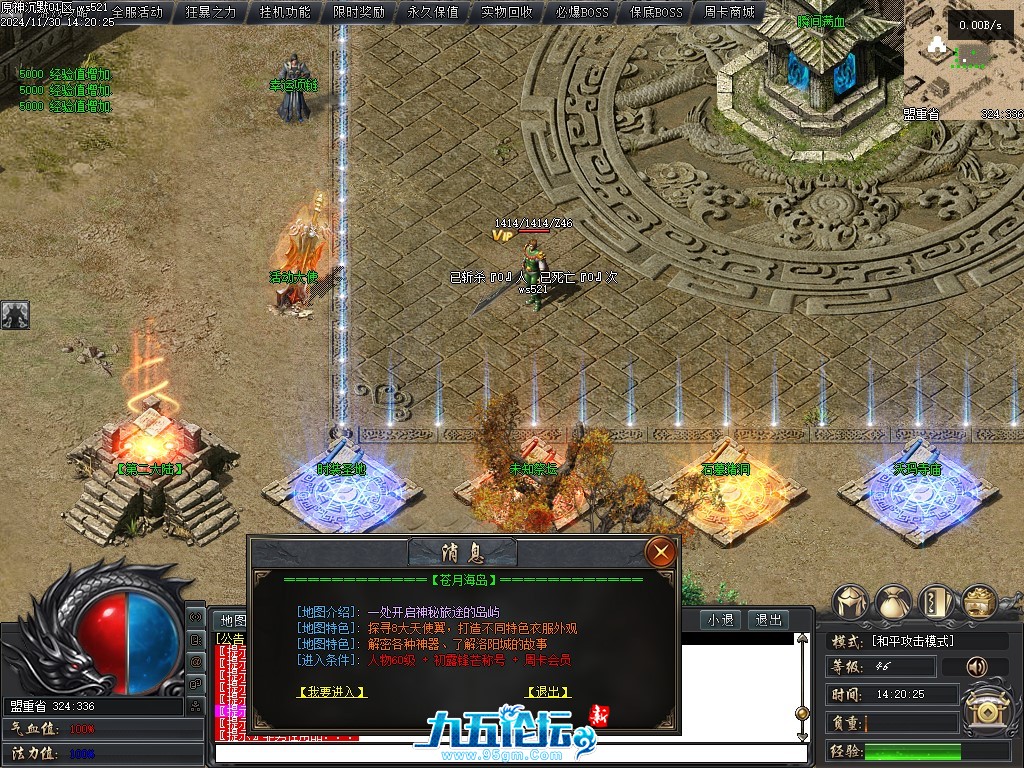This screenshot has width=1024, height=768.
Task: Select the 必爆BOSS menu button
Action: point(581,13)
